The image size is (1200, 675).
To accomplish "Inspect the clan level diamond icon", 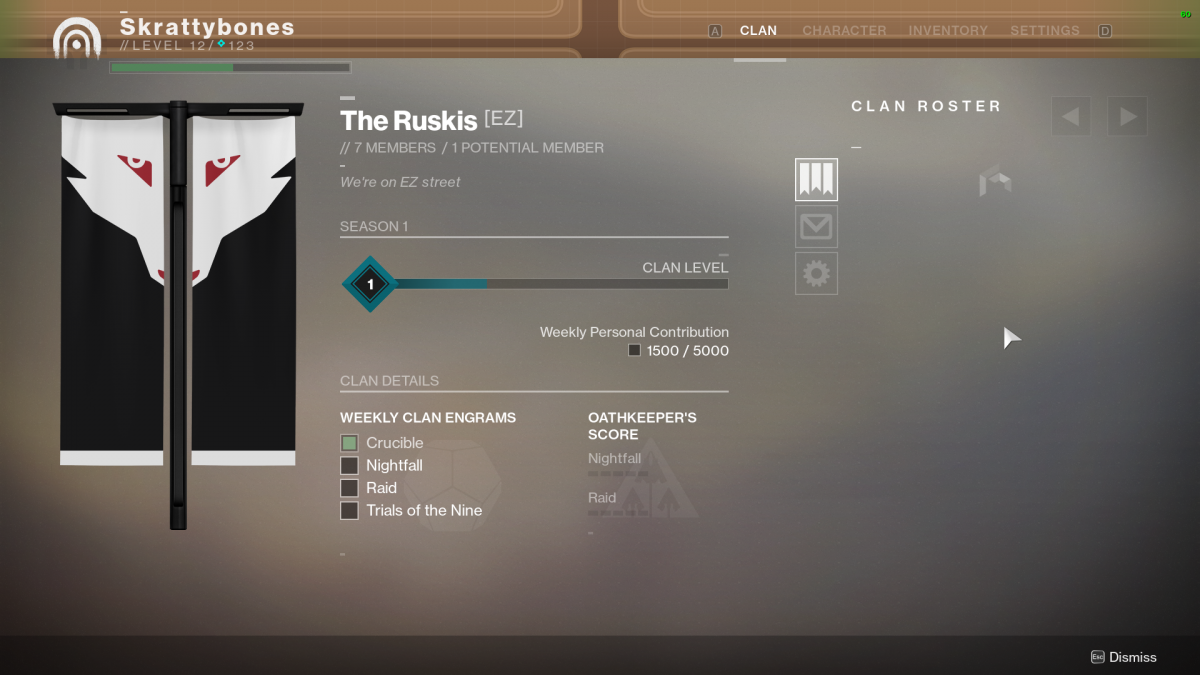I will pos(370,285).
